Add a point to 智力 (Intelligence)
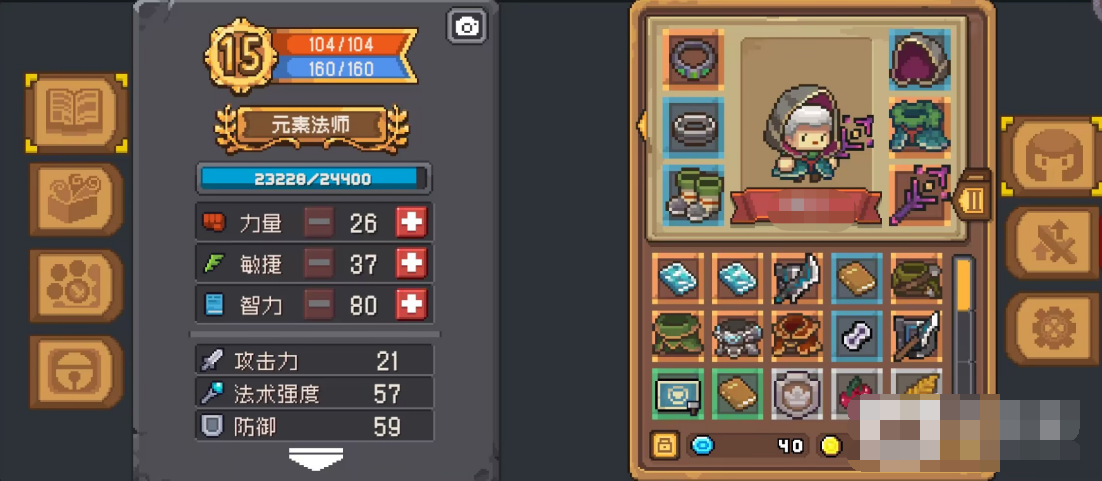Screen dimensions: 1102x481 411,305
